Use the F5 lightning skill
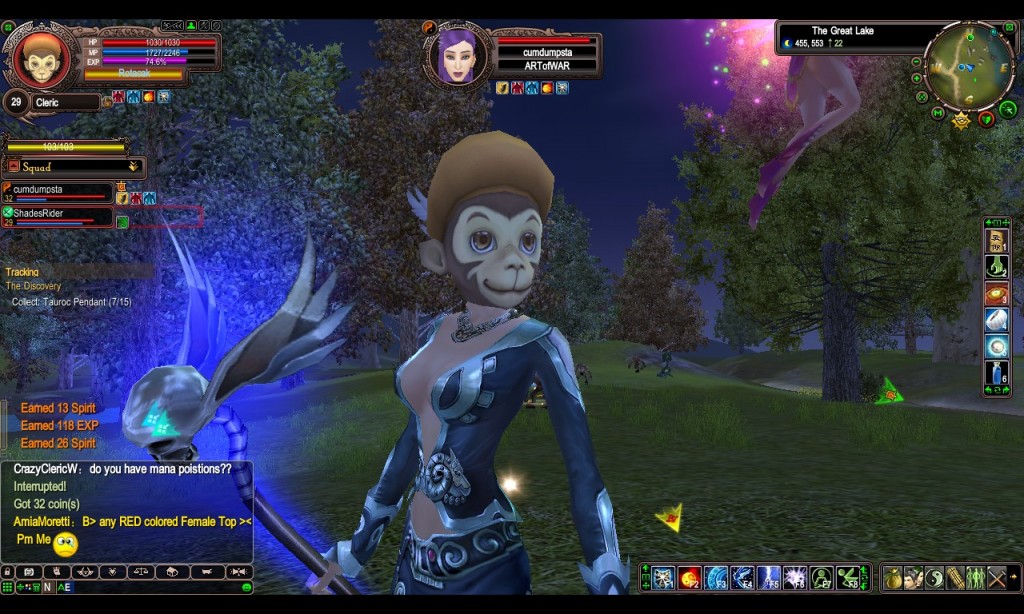Image resolution: width=1024 pixels, height=614 pixels. pyautogui.click(x=769, y=577)
